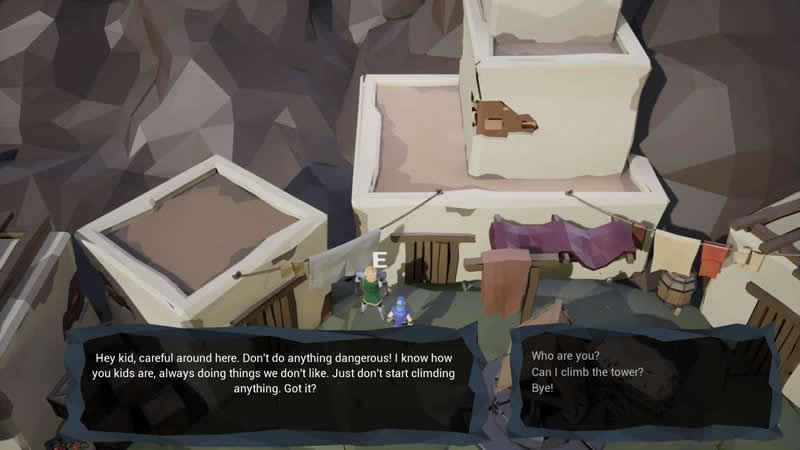
Task: Select "Bye!" to end the conversation
Action: click(x=543, y=388)
